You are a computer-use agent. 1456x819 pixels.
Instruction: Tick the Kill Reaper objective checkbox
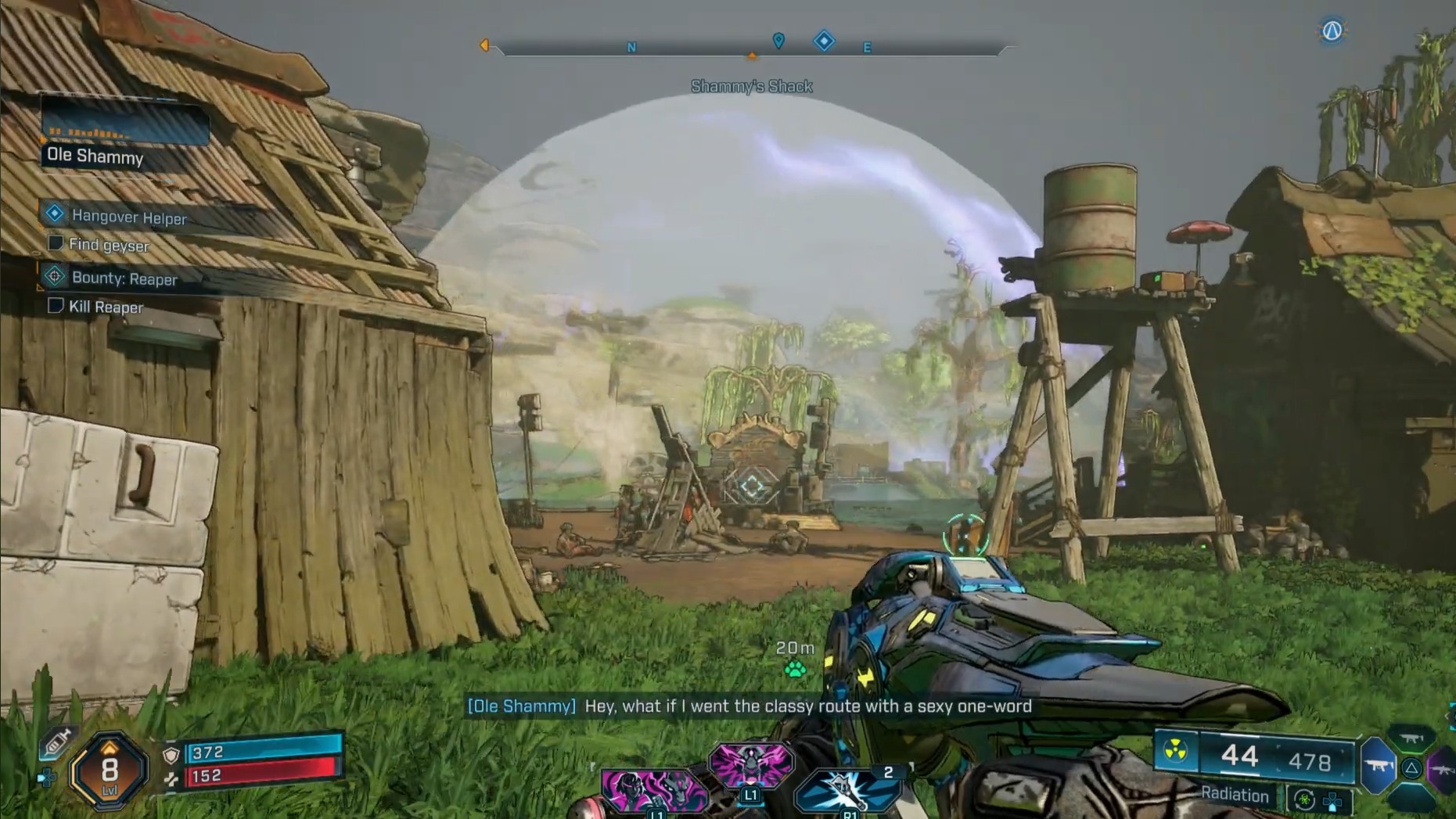tap(56, 305)
